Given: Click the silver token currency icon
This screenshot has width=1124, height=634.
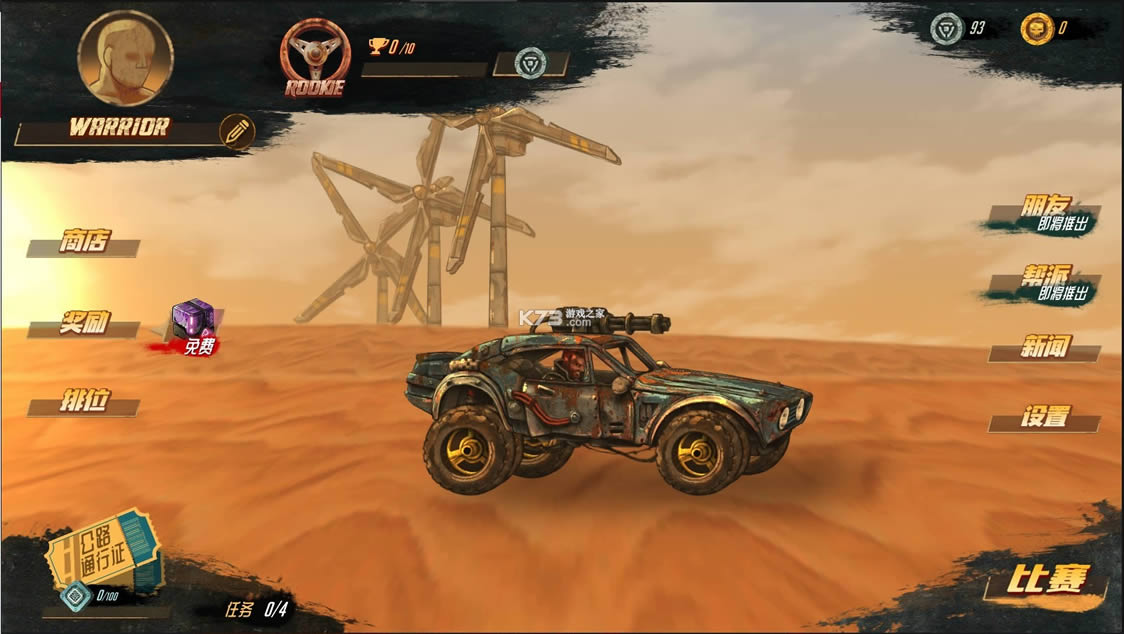Looking at the screenshot, I should (946, 28).
